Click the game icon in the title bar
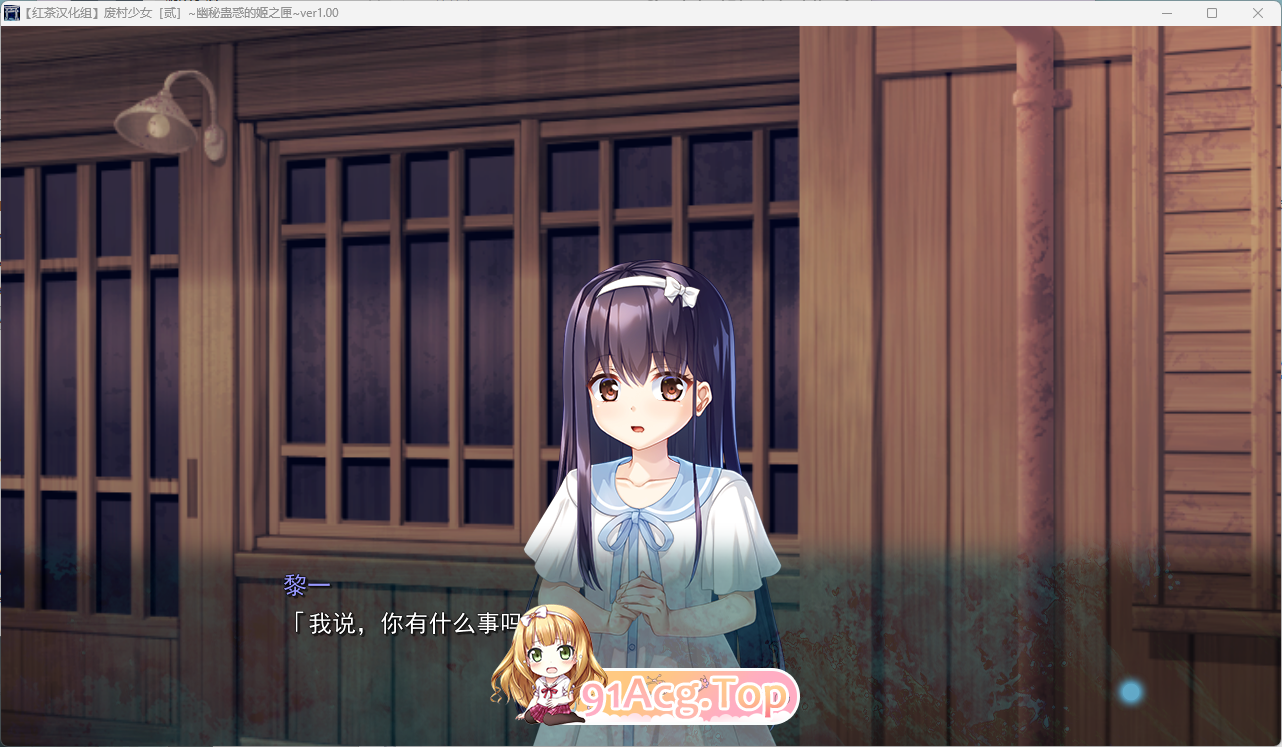 coord(12,13)
